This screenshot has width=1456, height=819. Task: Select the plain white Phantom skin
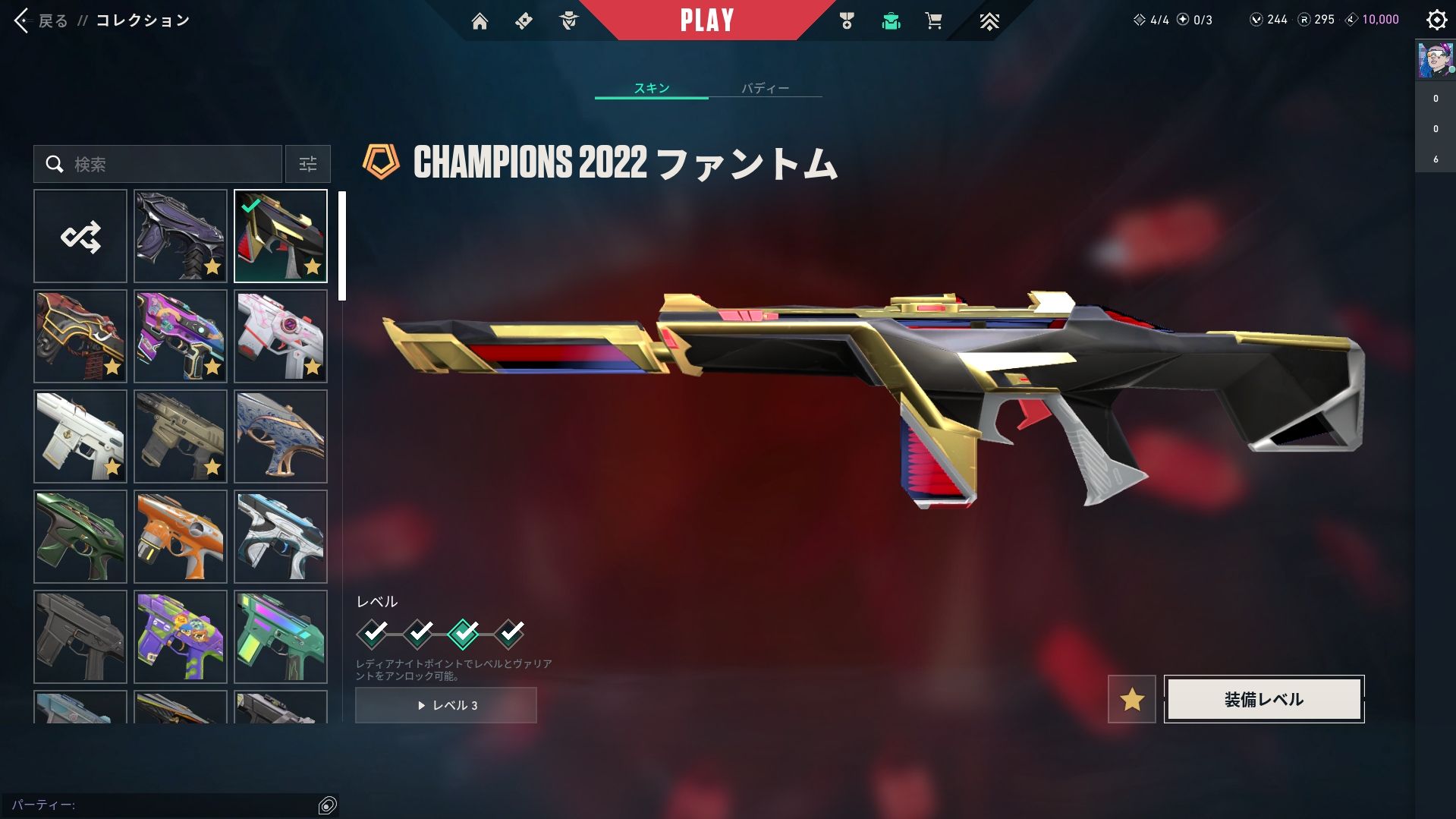[x=80, y=436]
